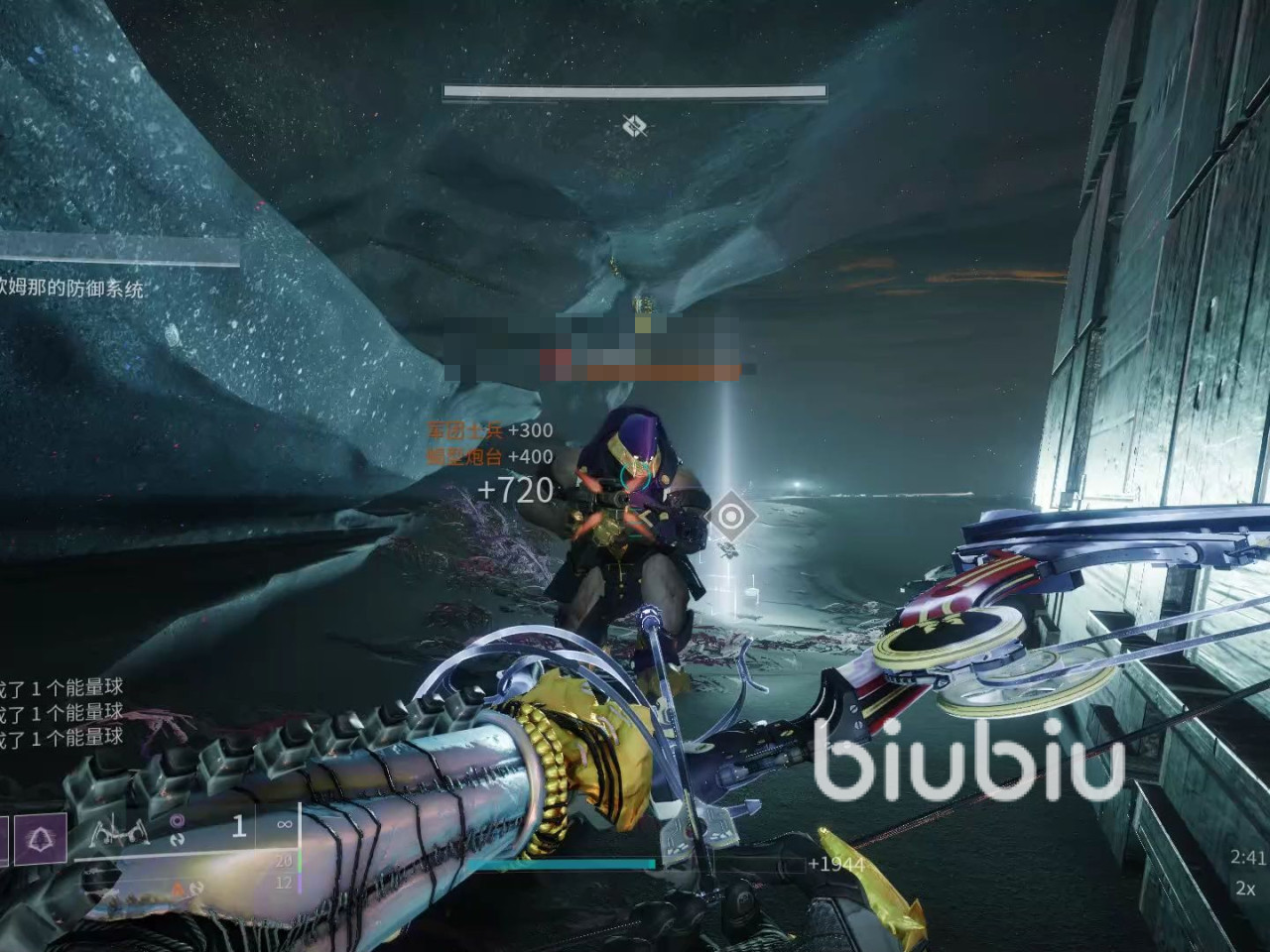Click the purple void element icon beside the bow
The height and width of the screenshot is (952, 1270).
point(179,820)
